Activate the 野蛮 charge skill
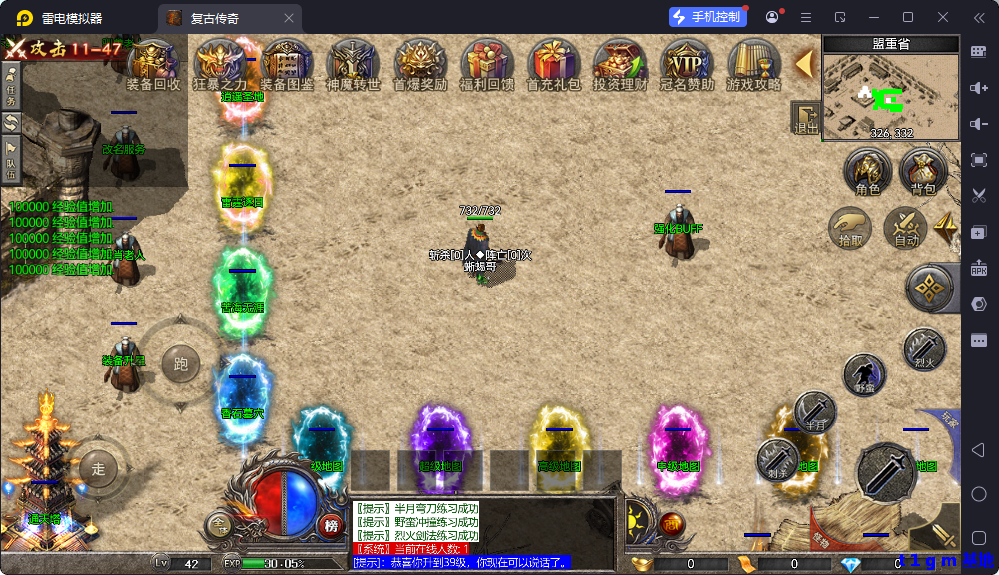Viewport: 999px width, 575px height. 864,375
